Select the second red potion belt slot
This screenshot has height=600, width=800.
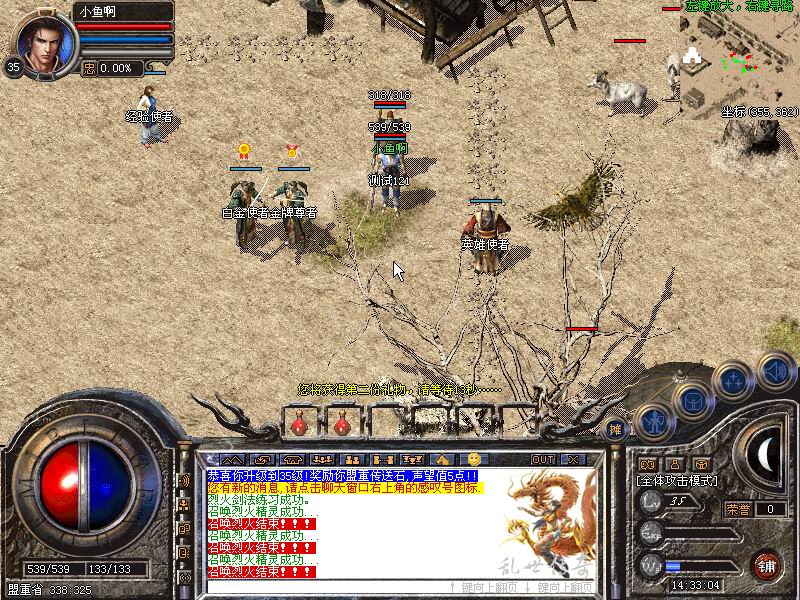[341, 425]
